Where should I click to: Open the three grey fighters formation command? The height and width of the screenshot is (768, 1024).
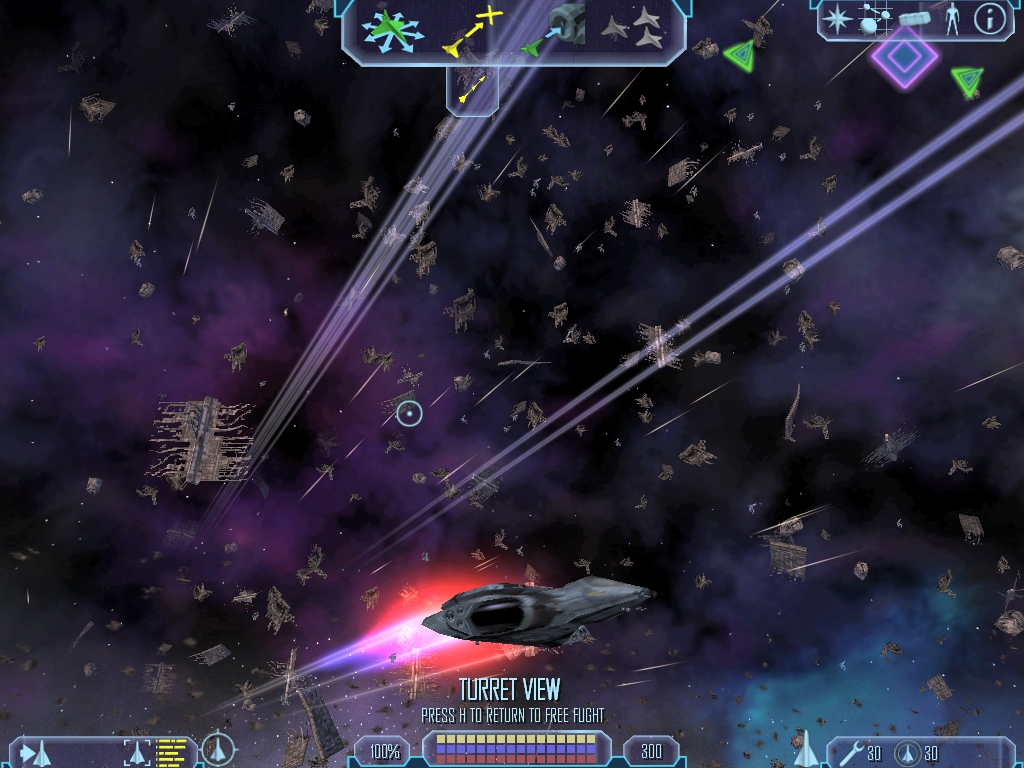[633, 28]
